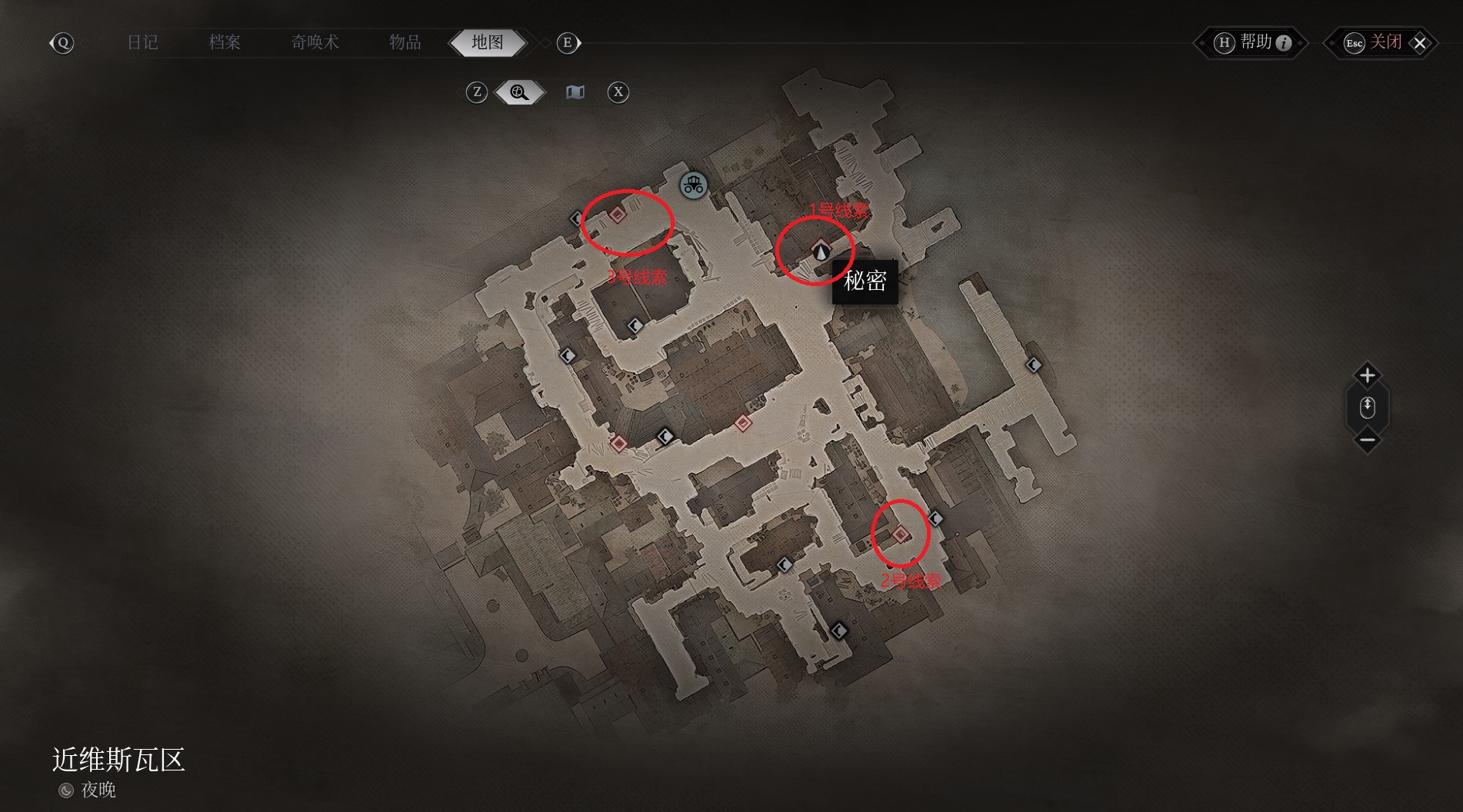Zoom in with the plus button
Viewport: 1463px width, 812px height.
click(x=1367, y=375)
